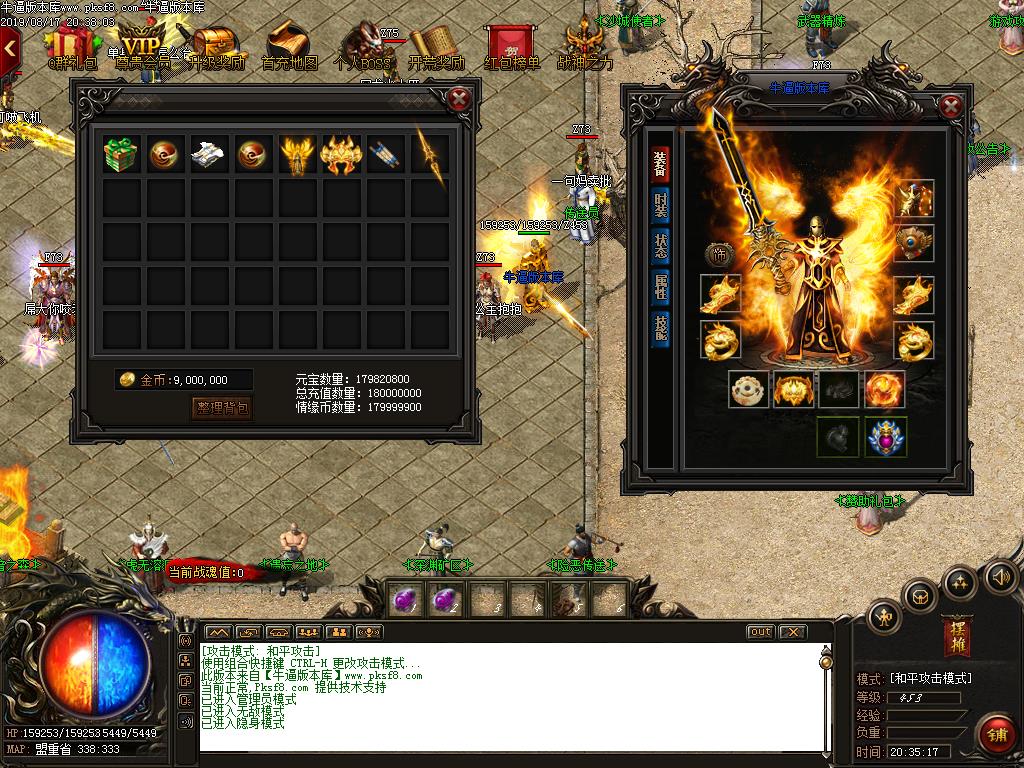Switch to the 时装 fashion tab
This screenshot has height=768, width=1024.
[x=660, y=206]
